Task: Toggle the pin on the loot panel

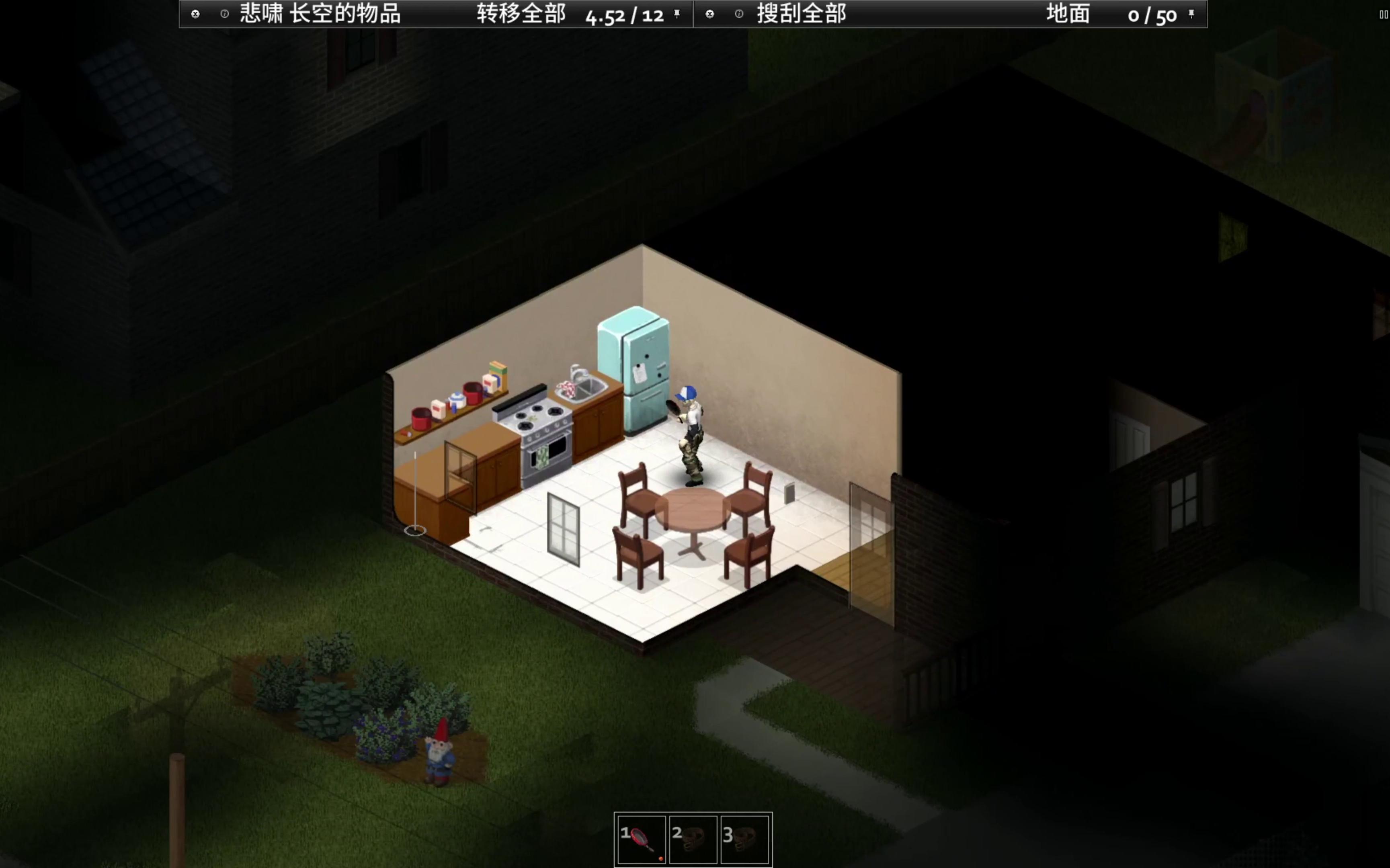Action: [1191, 14]
